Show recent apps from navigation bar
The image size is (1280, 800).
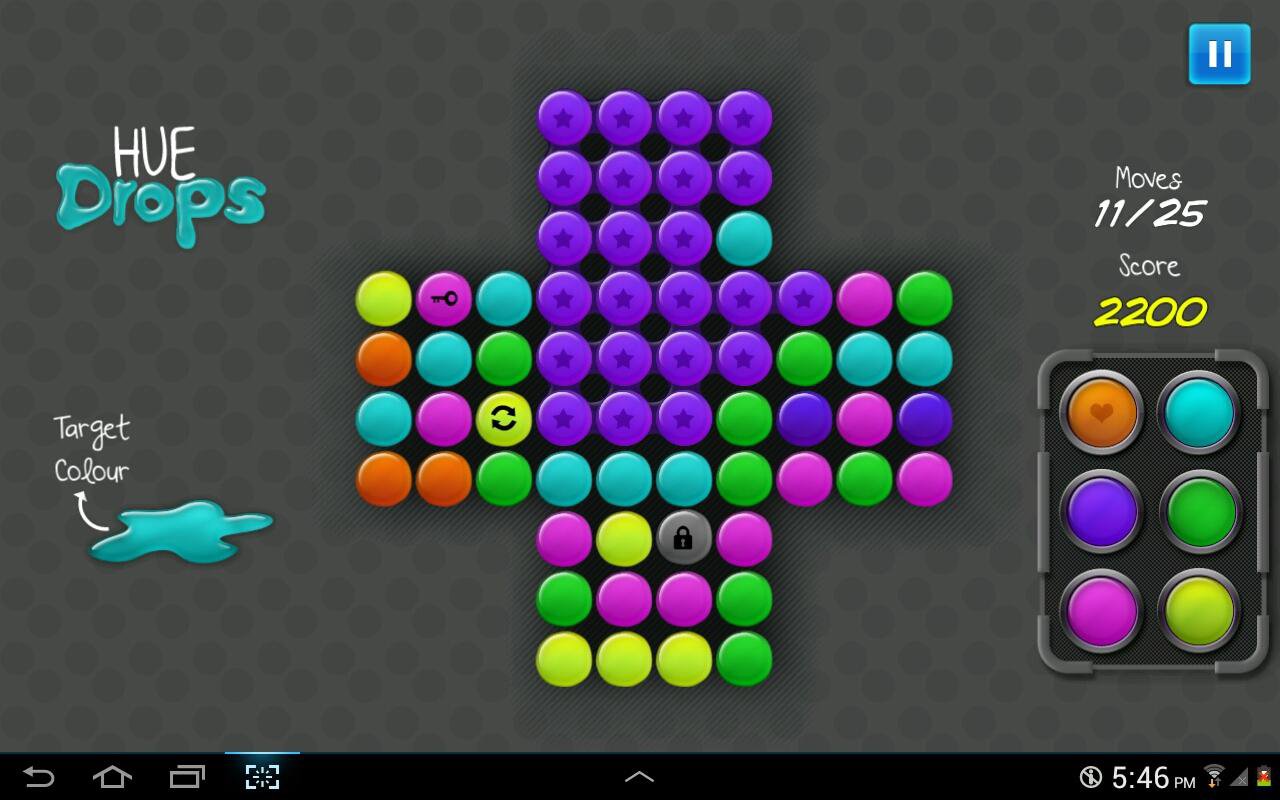tap(187, 777)
